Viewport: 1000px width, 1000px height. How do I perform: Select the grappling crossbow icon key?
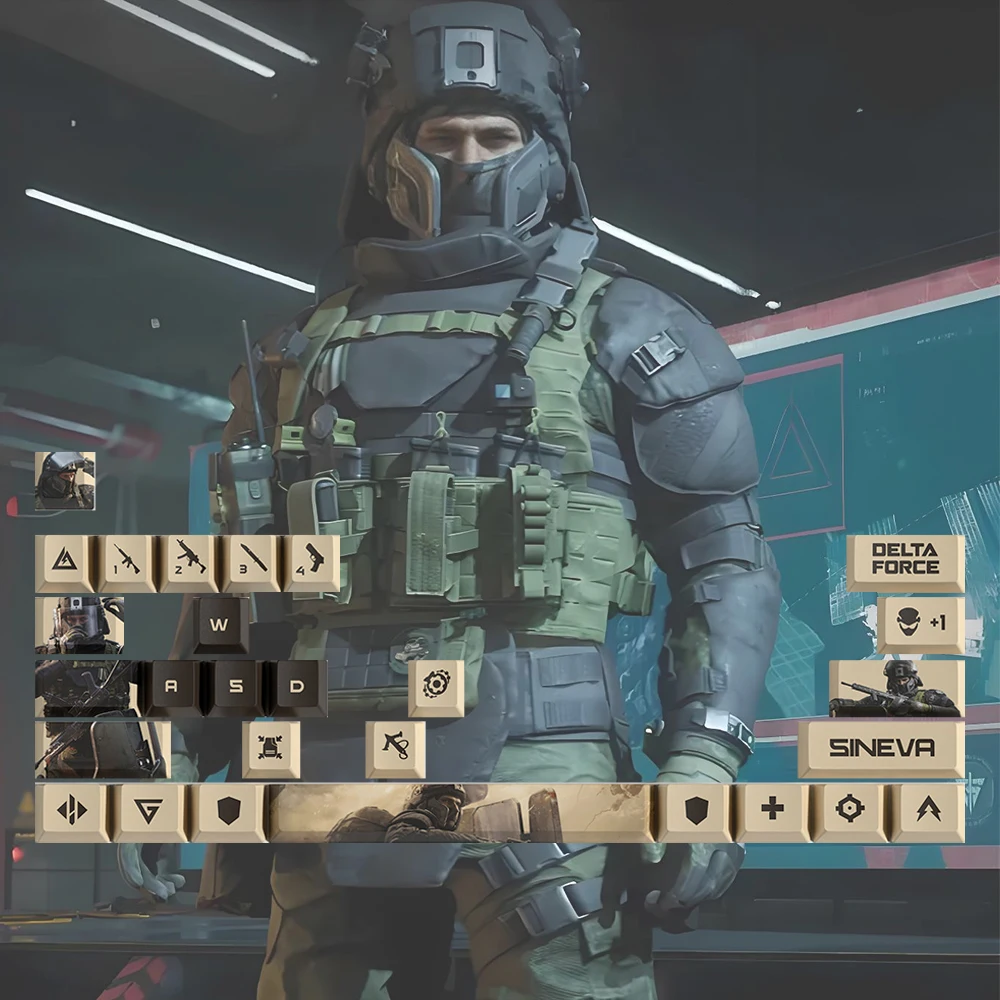point(395,748)
